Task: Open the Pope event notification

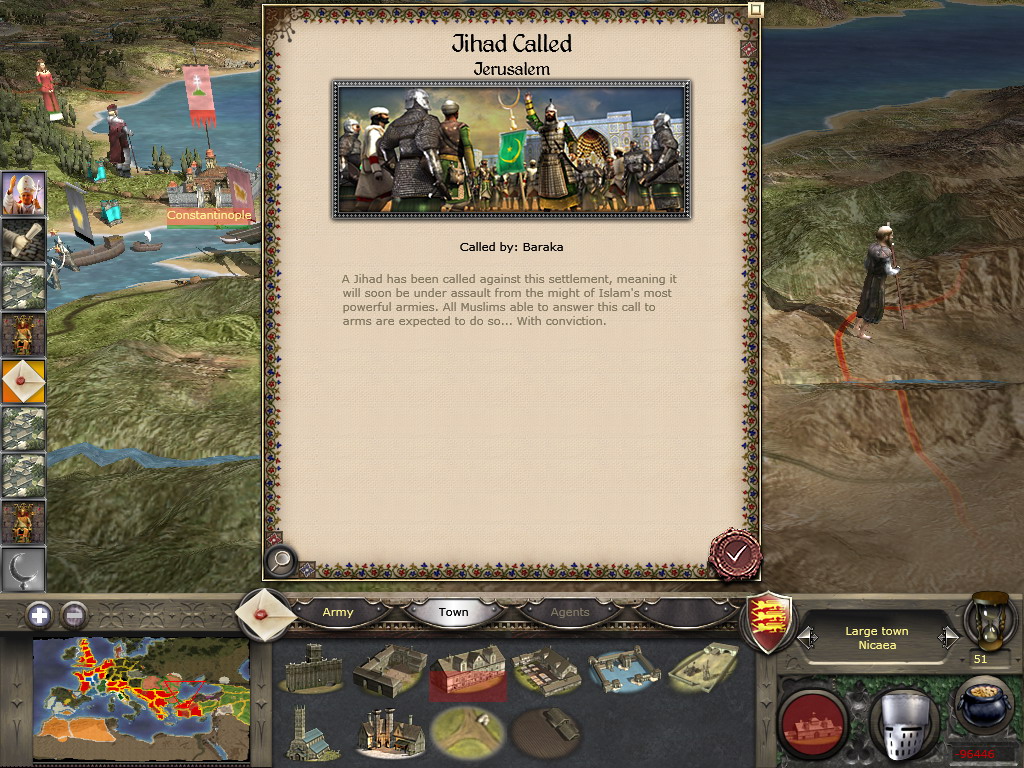Action: pyautogui.click(x=22, y=194)
